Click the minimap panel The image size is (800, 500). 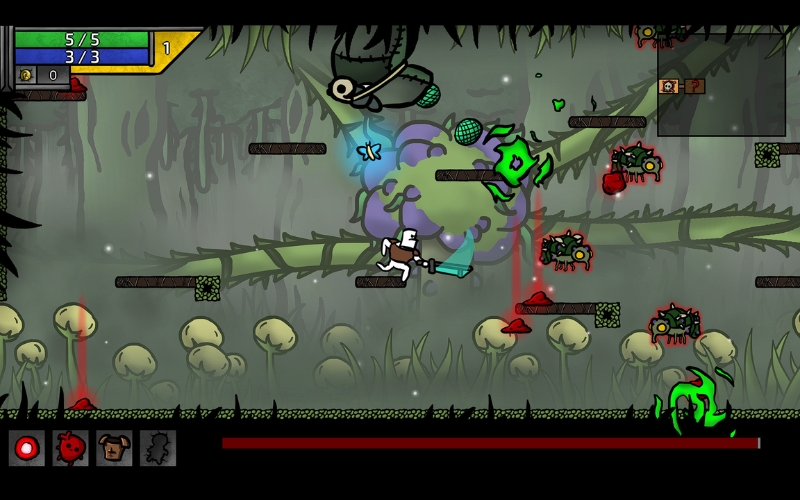point(720,85)
